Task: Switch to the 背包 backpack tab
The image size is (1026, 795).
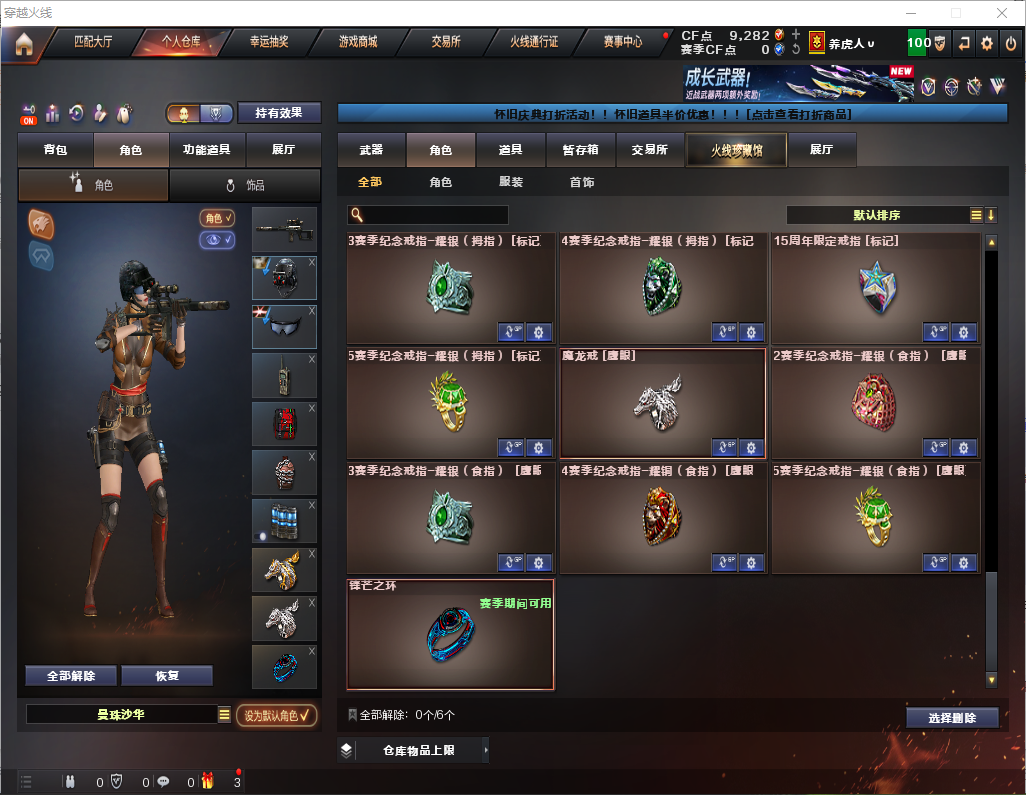Action: click(55, 150)
